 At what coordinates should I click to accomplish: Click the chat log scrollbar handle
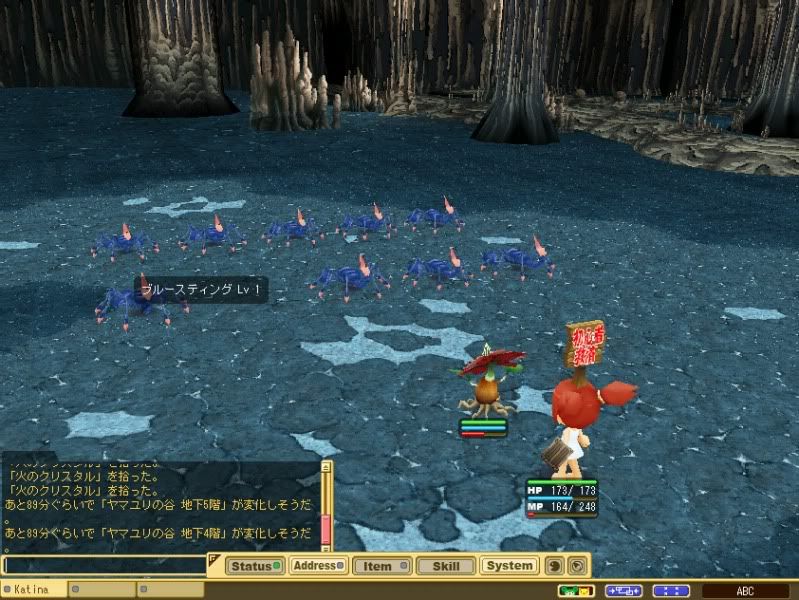[325, 529]
